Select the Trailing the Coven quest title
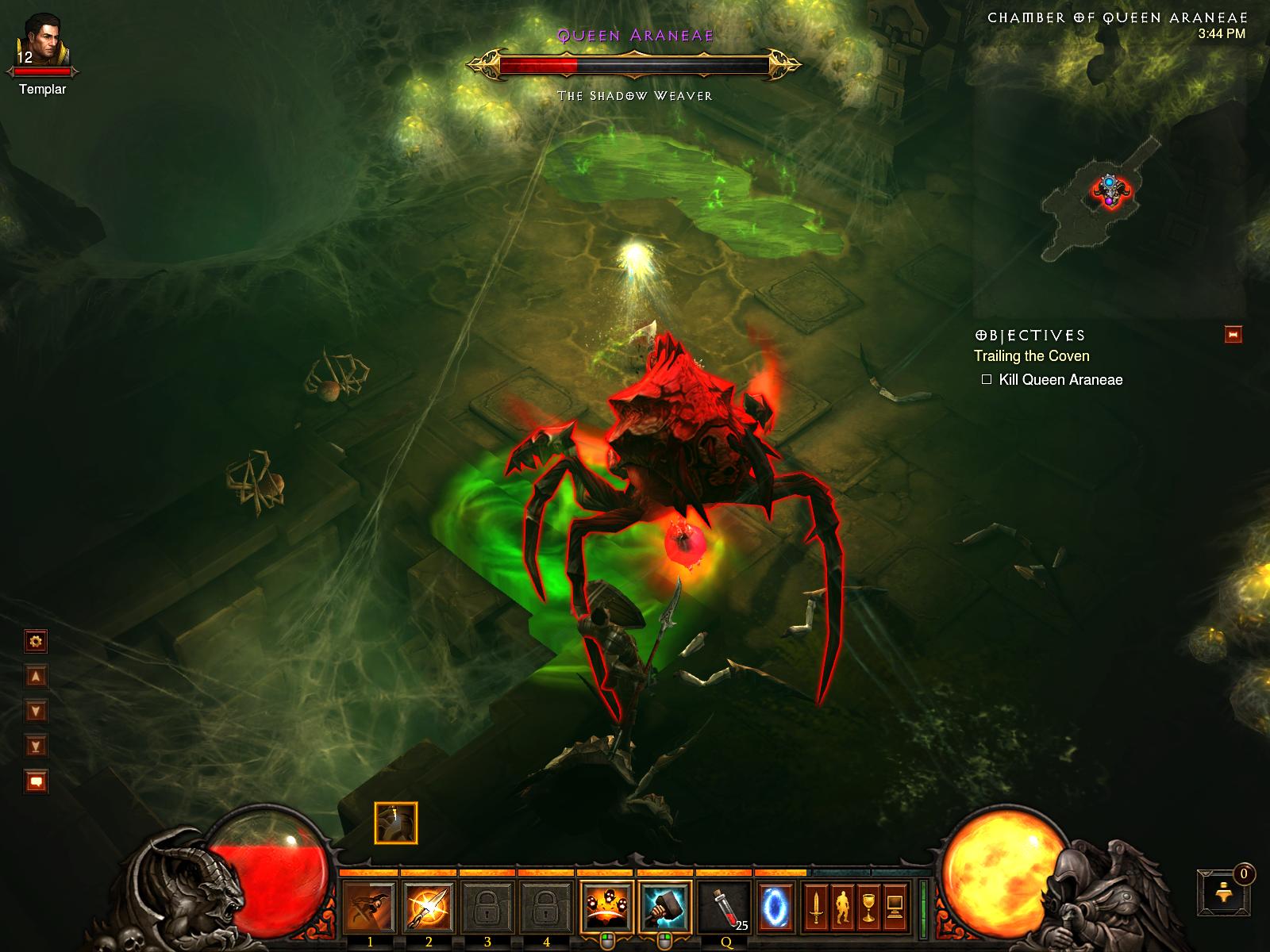 pyautogui.click(x=1032, y=356)
